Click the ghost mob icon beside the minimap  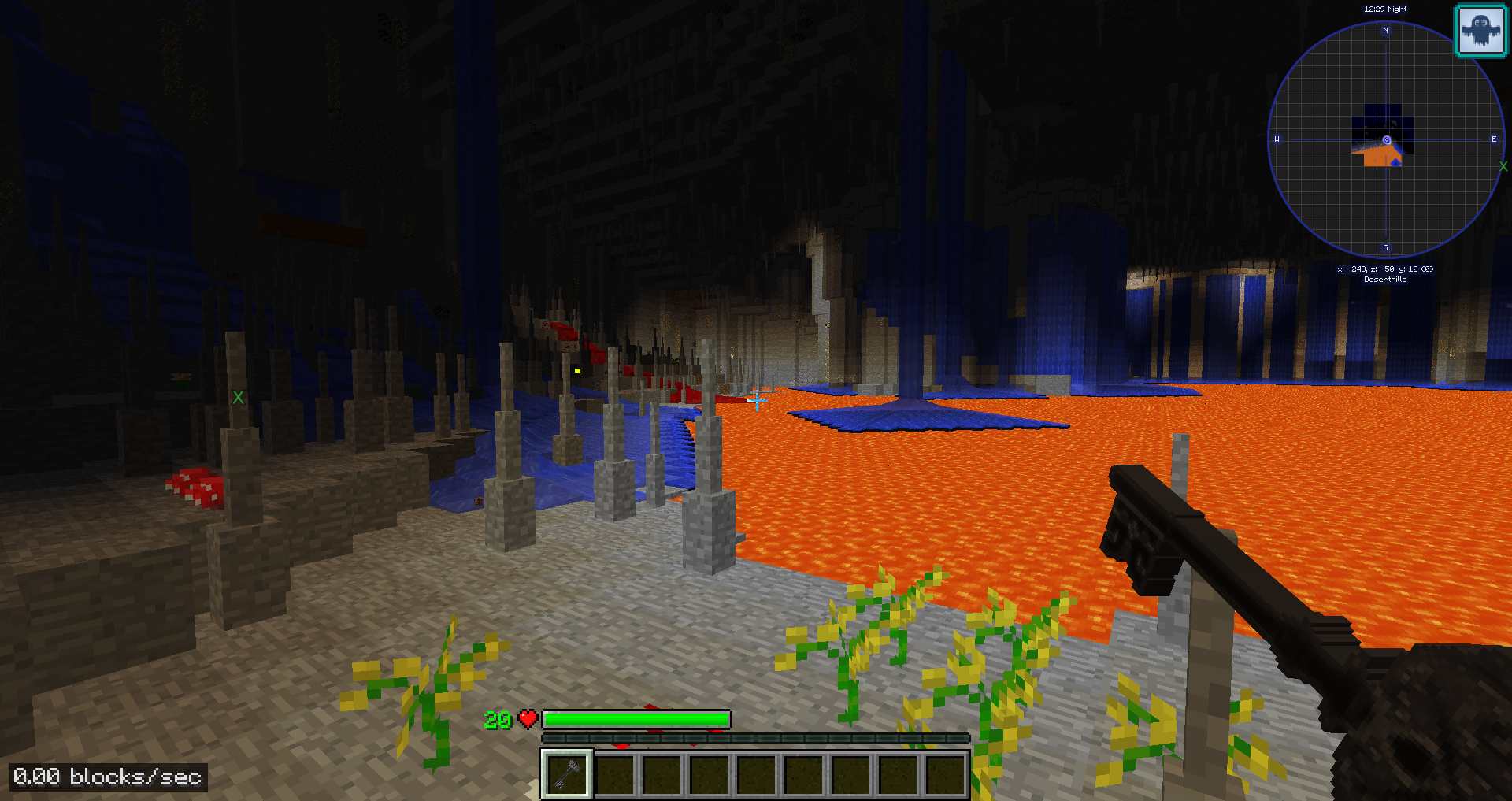(x=1480, y=31)
